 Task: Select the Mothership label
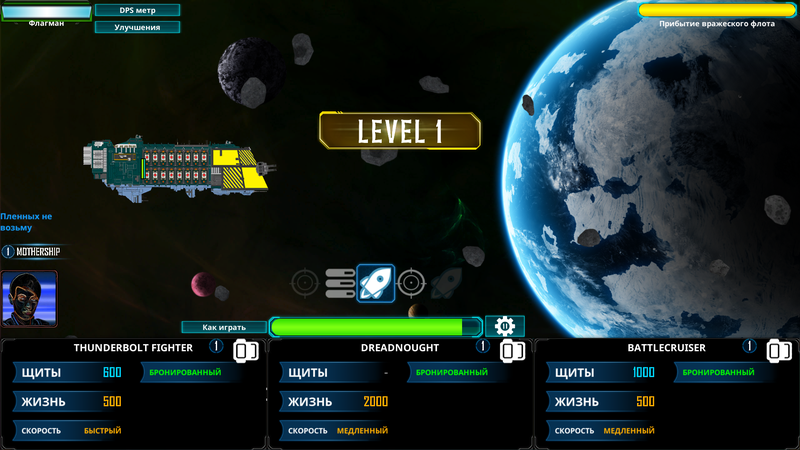tap(32, 252)
